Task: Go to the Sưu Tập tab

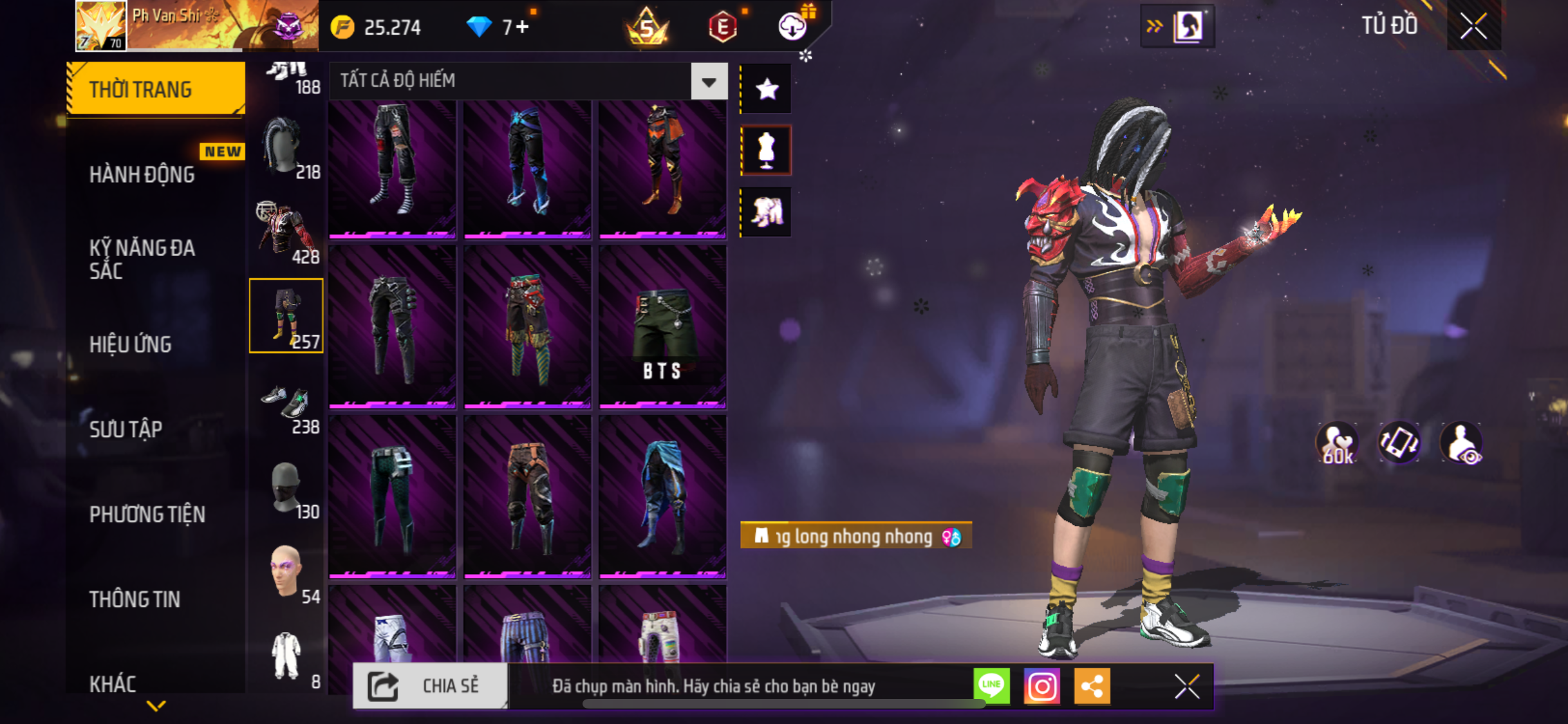Action: [126, 429]
